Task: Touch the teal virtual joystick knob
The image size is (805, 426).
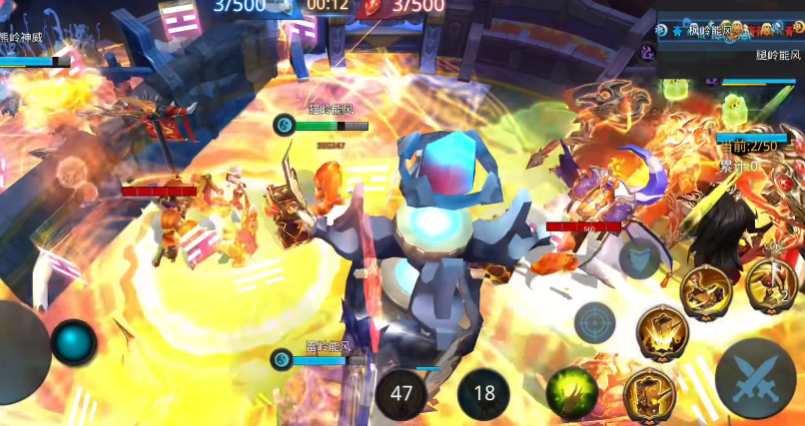Action: click(73, 344)
